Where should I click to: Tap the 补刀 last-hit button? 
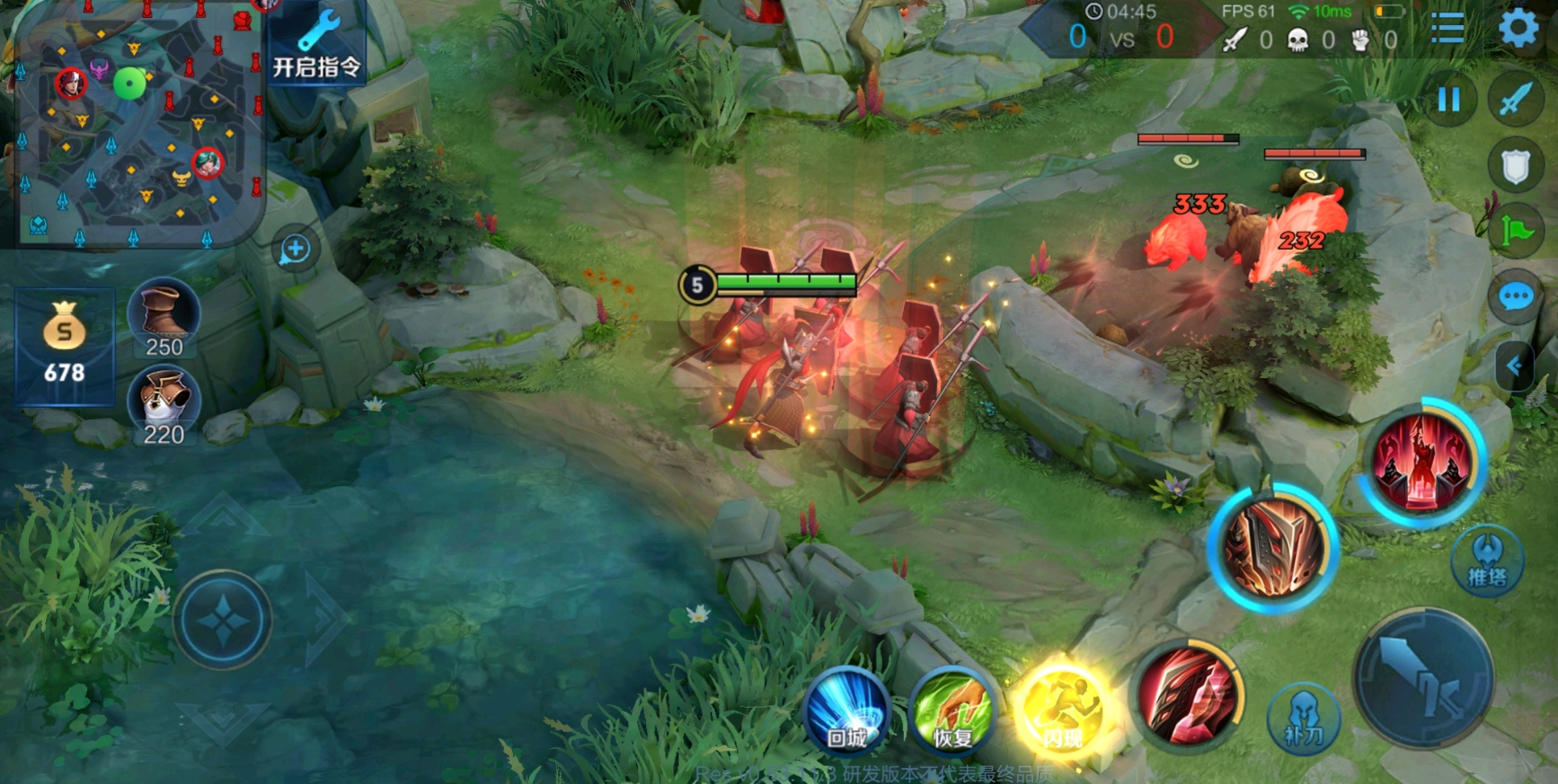point(1304,718)
